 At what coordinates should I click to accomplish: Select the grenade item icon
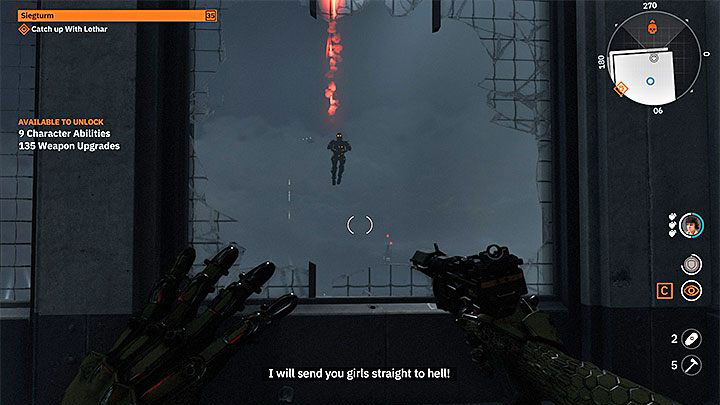691,338
